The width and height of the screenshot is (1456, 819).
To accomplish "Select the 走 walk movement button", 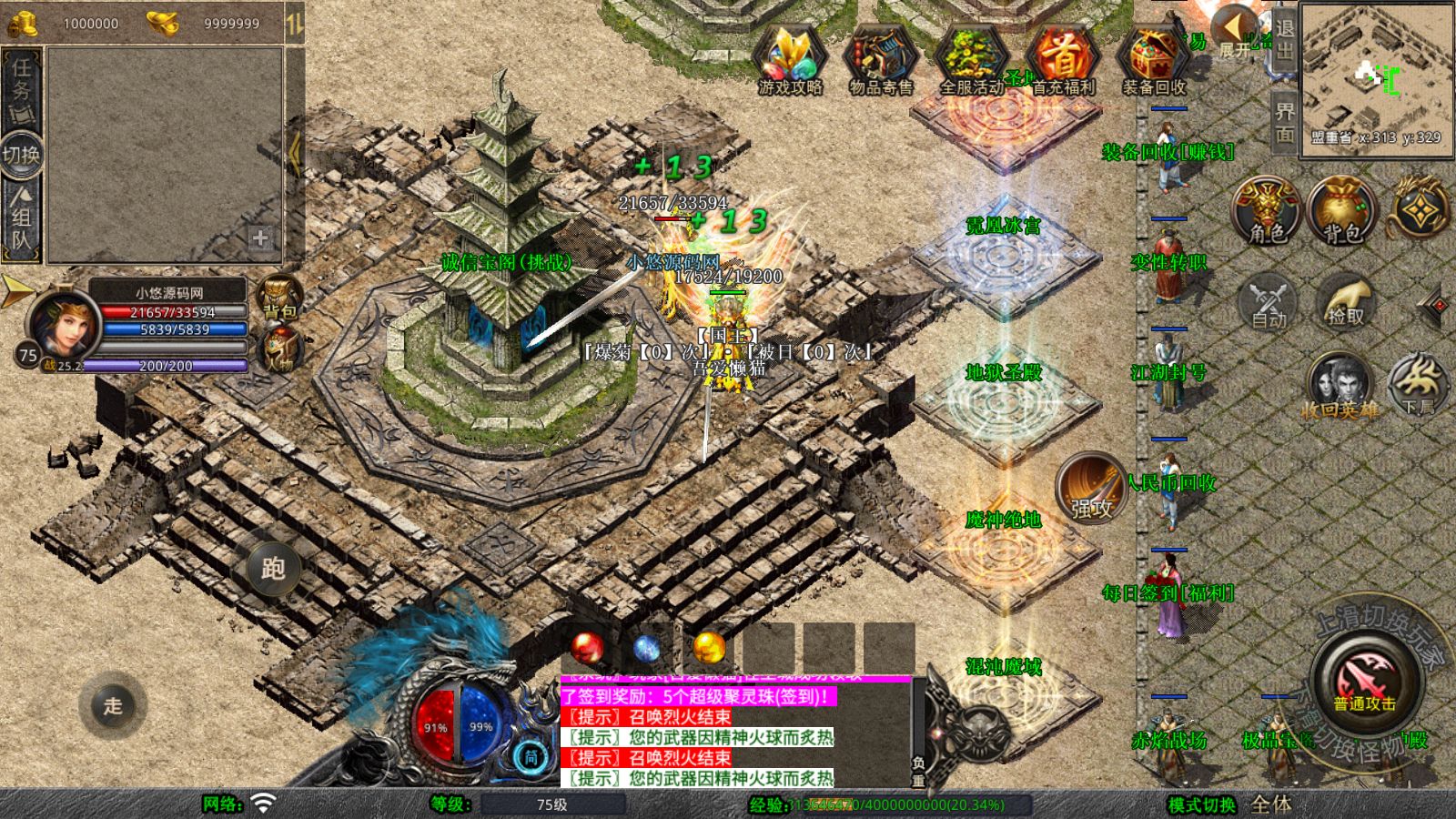I will (x=113, y=705).
